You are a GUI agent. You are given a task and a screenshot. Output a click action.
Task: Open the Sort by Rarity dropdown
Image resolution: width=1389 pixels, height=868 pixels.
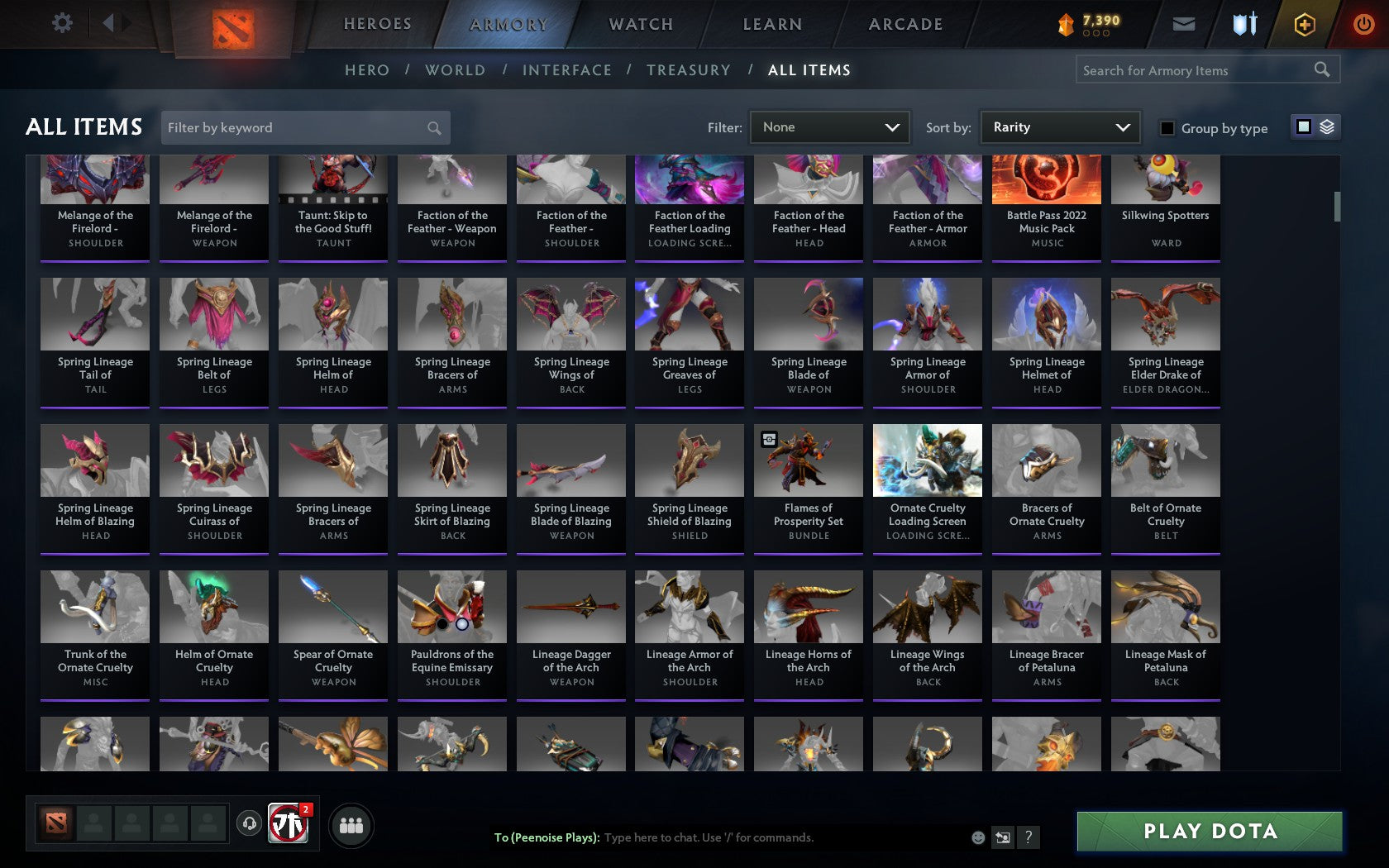pyautogui.click(x=1059, y=126)
